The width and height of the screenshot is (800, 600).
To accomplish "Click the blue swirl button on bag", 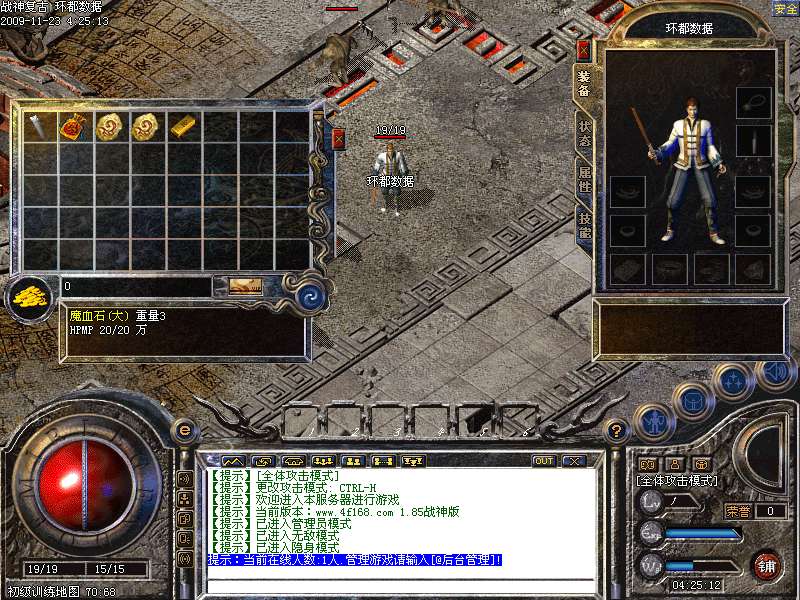I will pyautogui.click(x=309, y=296).
